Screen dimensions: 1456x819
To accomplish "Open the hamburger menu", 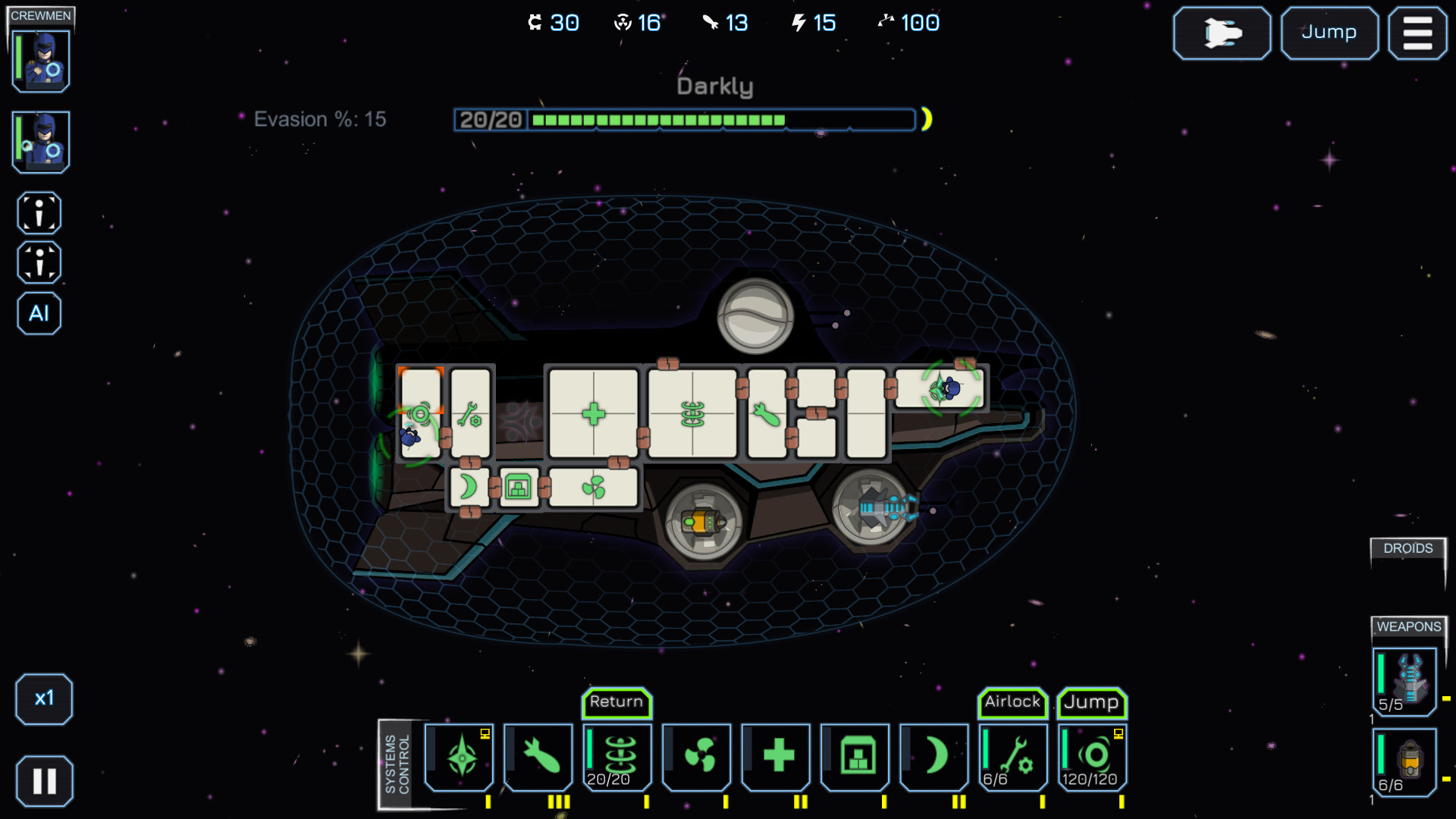I will 1417,33.
